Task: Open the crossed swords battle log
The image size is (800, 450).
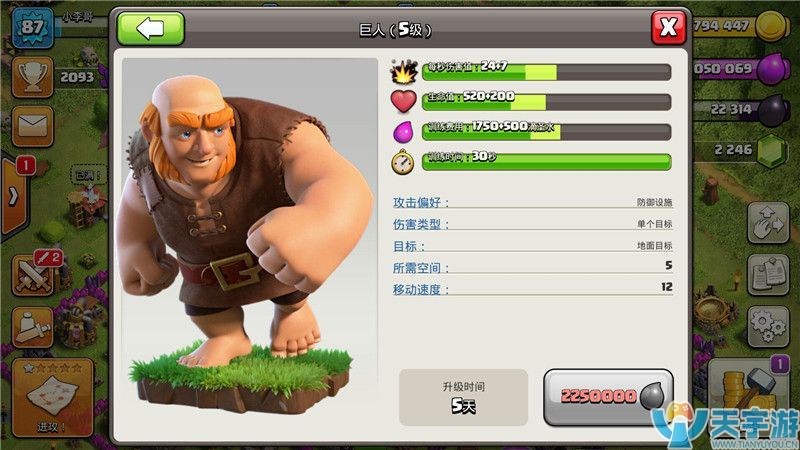Action: coord(33,271)
